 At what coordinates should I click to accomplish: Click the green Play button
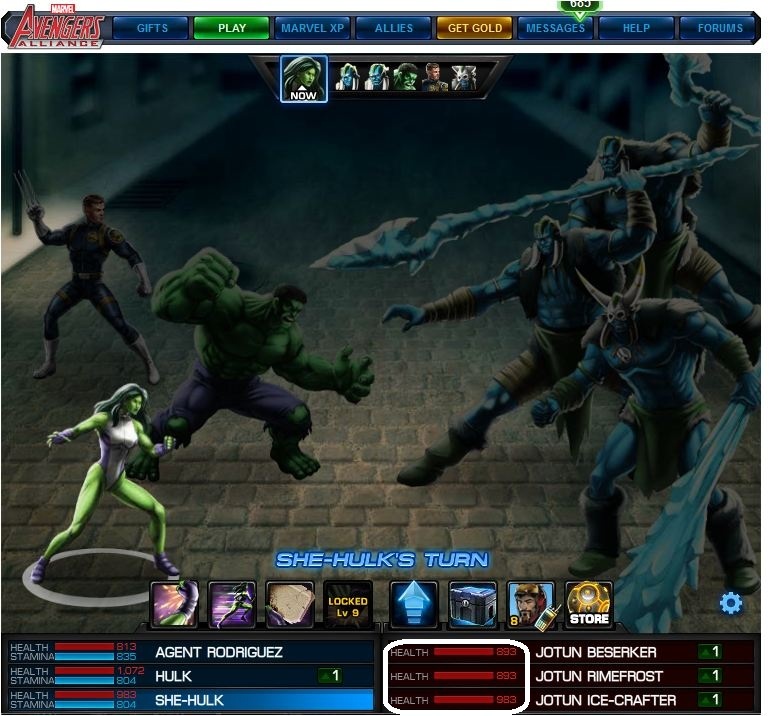231,28
